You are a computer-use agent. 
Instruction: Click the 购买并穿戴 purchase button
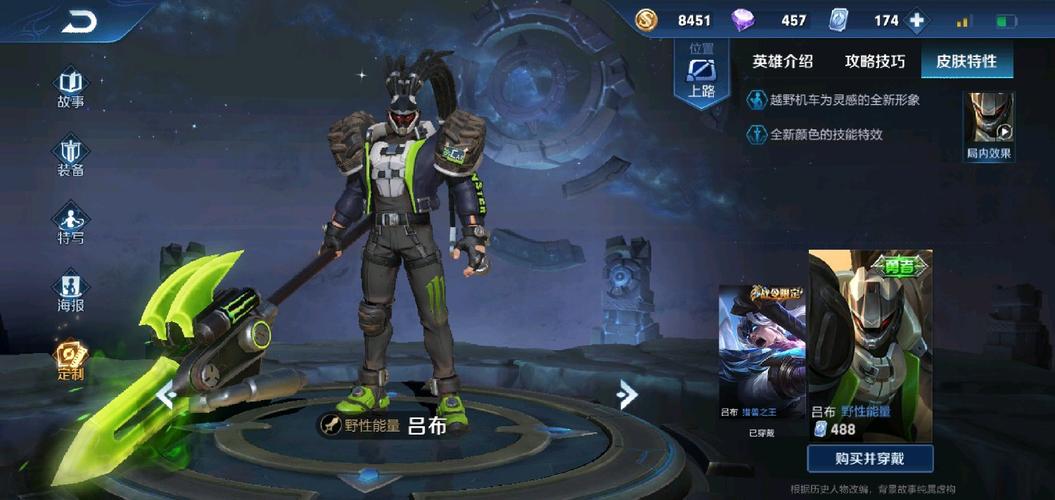870,458
